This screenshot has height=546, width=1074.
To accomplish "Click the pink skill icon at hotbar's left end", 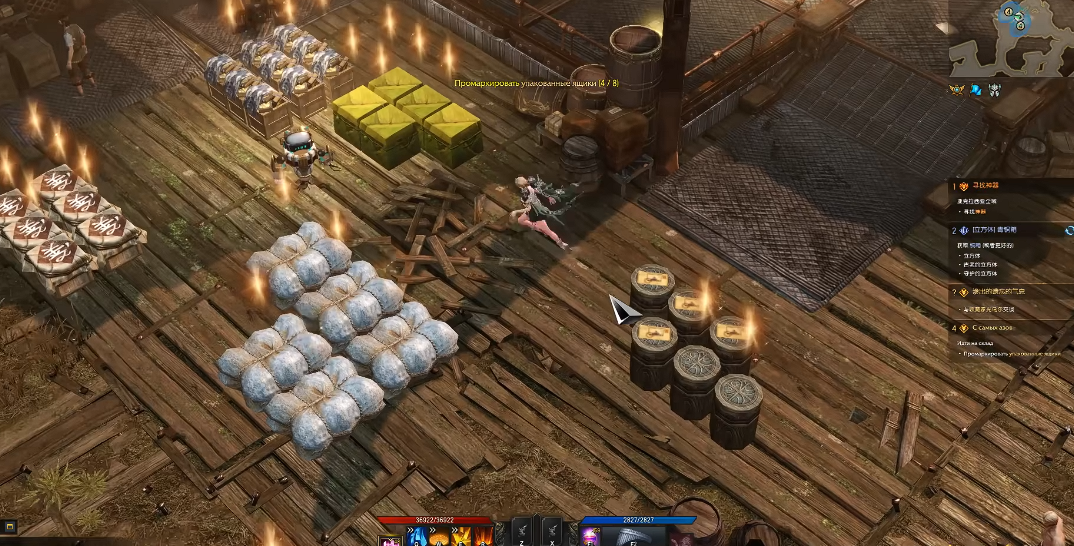I will (x=388, y=540).
